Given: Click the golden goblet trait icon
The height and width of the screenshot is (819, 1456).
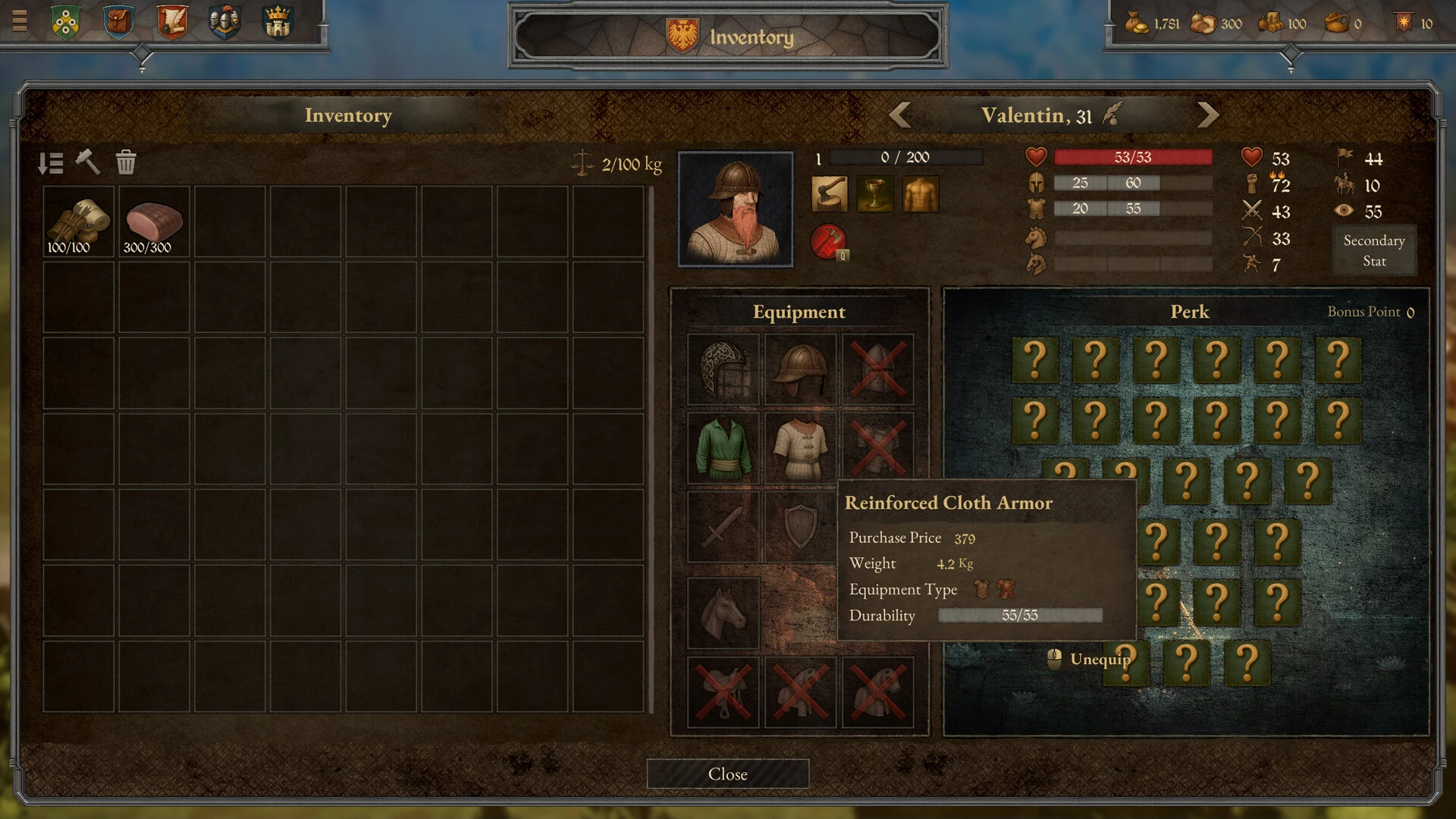Looking at the screenshot, I should 875,194.
